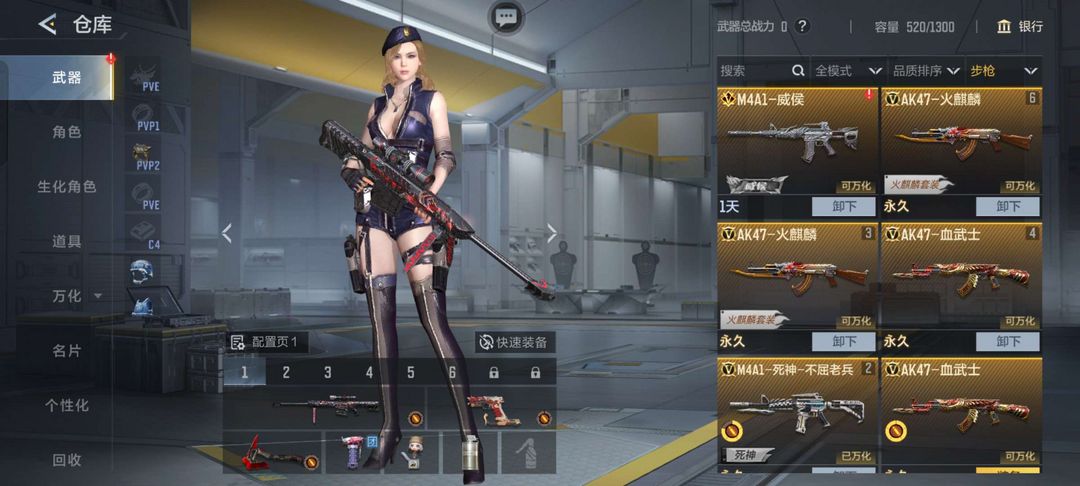Image resolution: width=1080 pixels, height=486 pixels.
Task: Open the 回收 recycle tab
Action: (66, 460)
